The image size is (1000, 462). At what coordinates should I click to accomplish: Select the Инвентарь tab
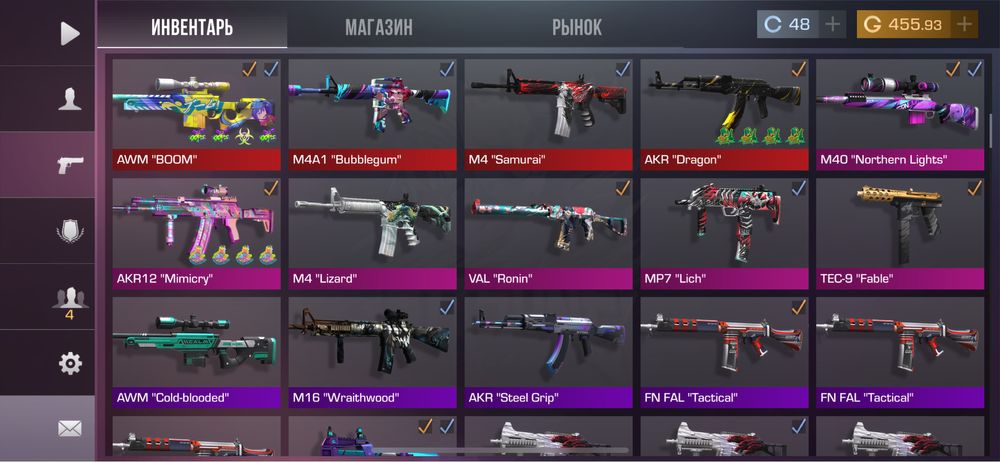tap(192, 27)
